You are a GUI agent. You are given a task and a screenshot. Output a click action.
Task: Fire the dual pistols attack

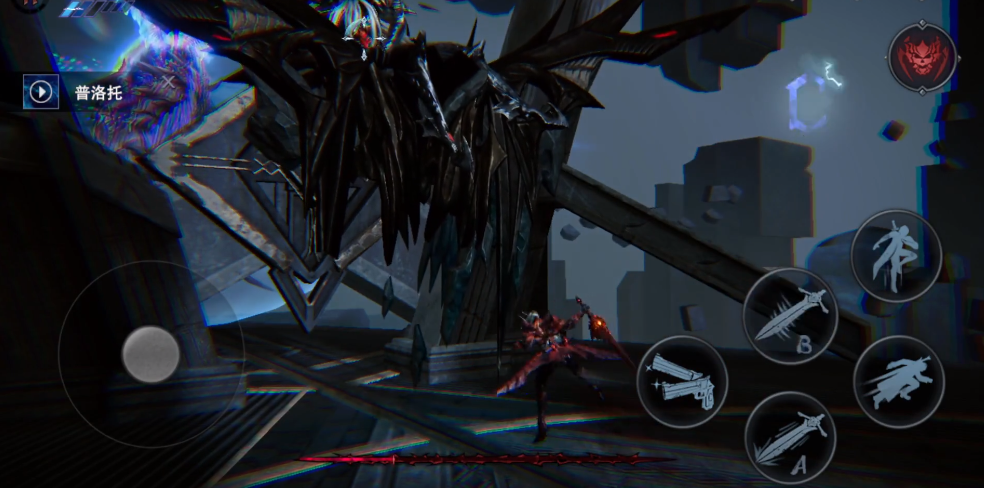click(682, 381)
